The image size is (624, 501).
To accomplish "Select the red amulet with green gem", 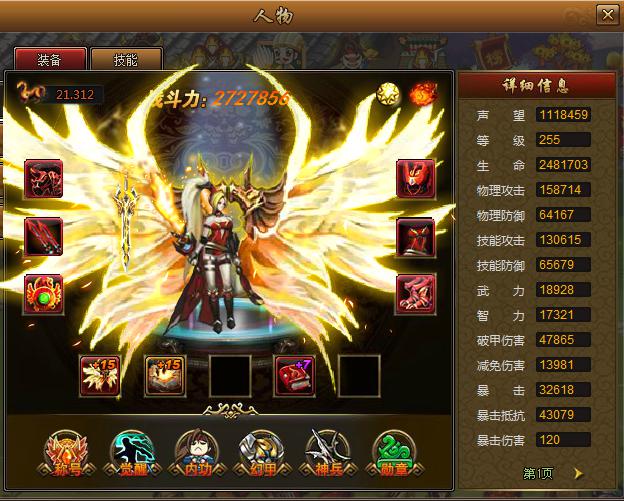I will pos(43,294).
